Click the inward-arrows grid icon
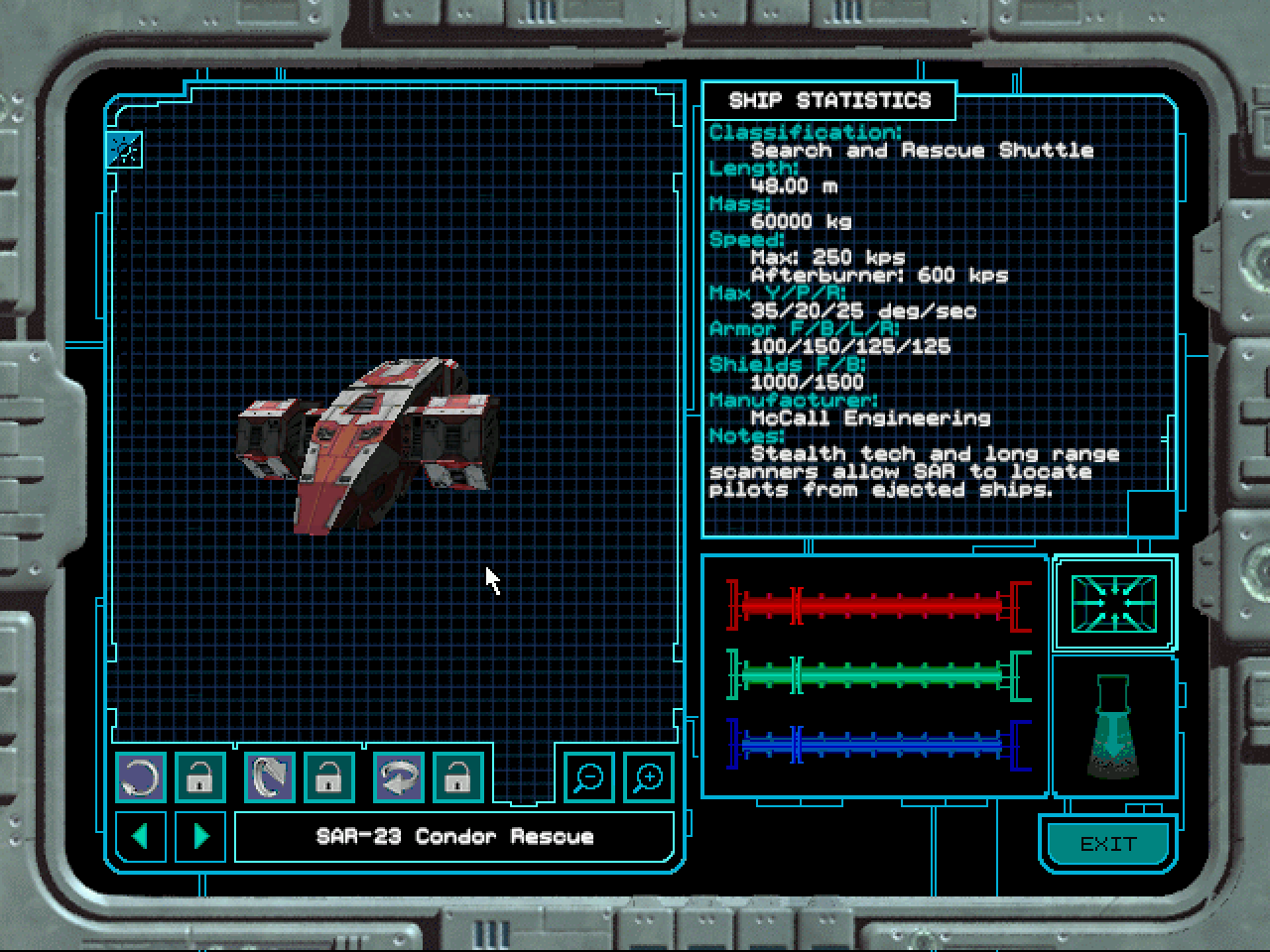 [1114, 603]
